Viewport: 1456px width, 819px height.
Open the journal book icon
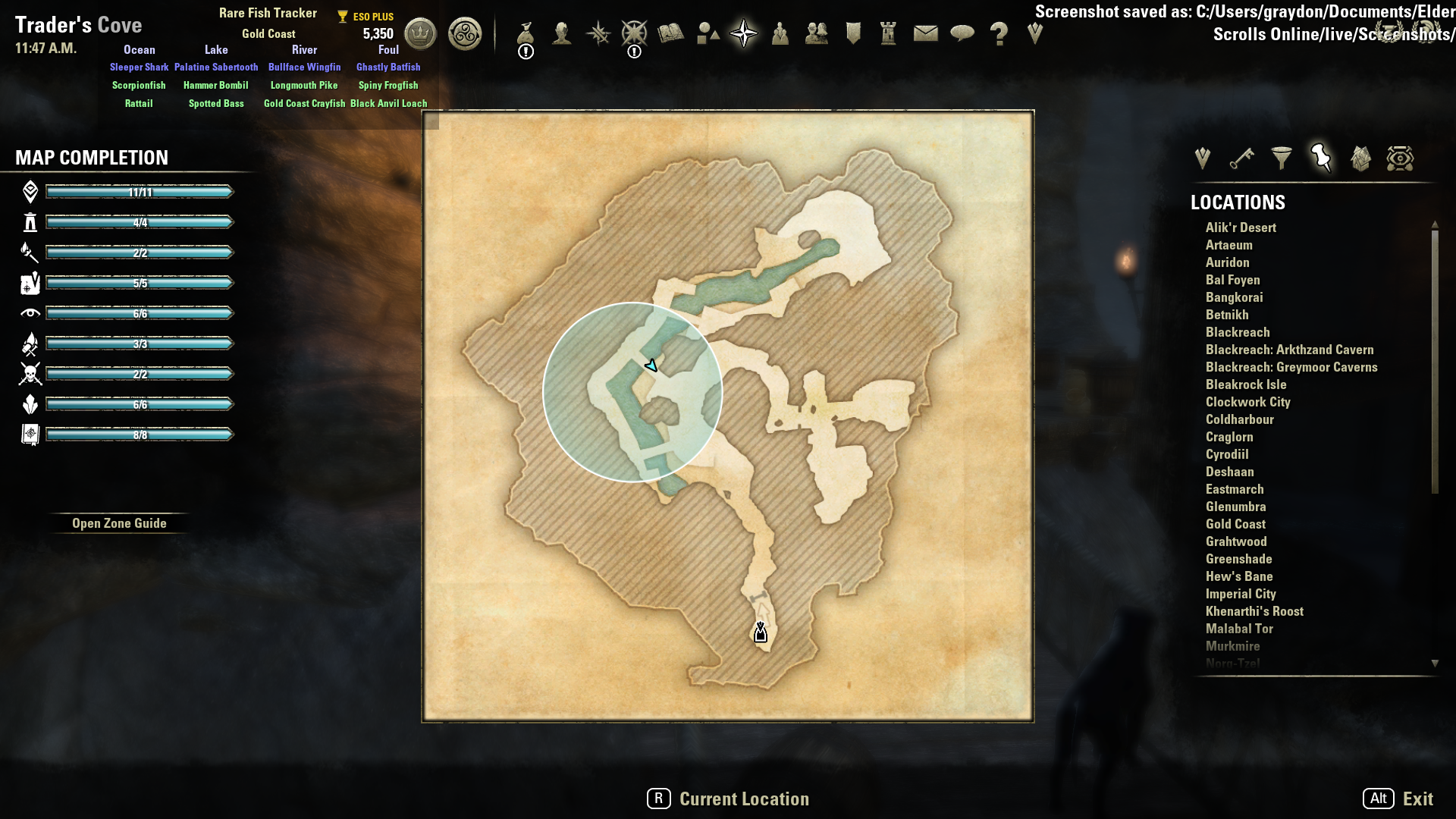[671, 34]
